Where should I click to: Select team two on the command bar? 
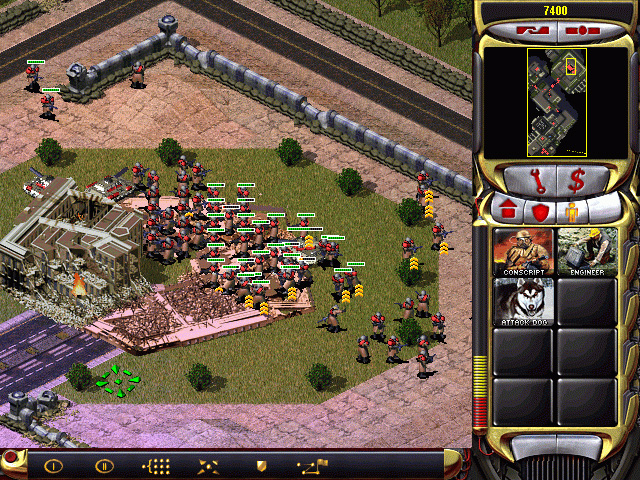[104, 465]
